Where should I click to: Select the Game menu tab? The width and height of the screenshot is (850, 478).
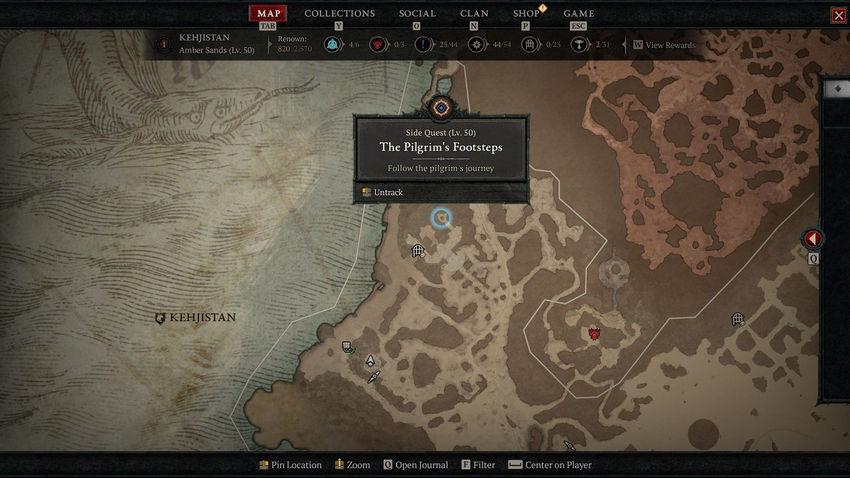579,13
